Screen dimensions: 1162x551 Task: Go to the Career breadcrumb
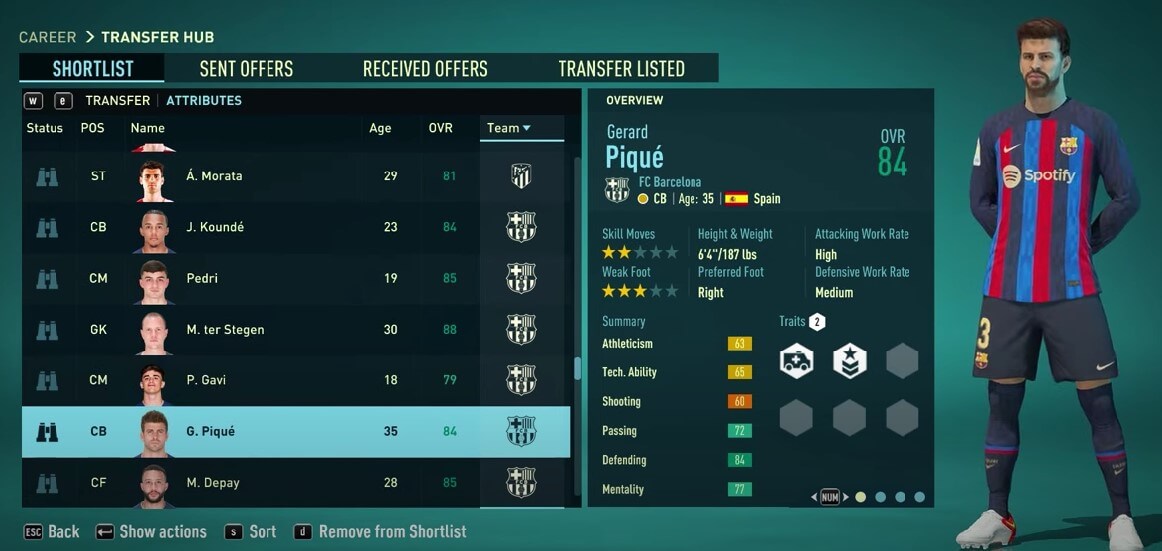tap(47, 37)
